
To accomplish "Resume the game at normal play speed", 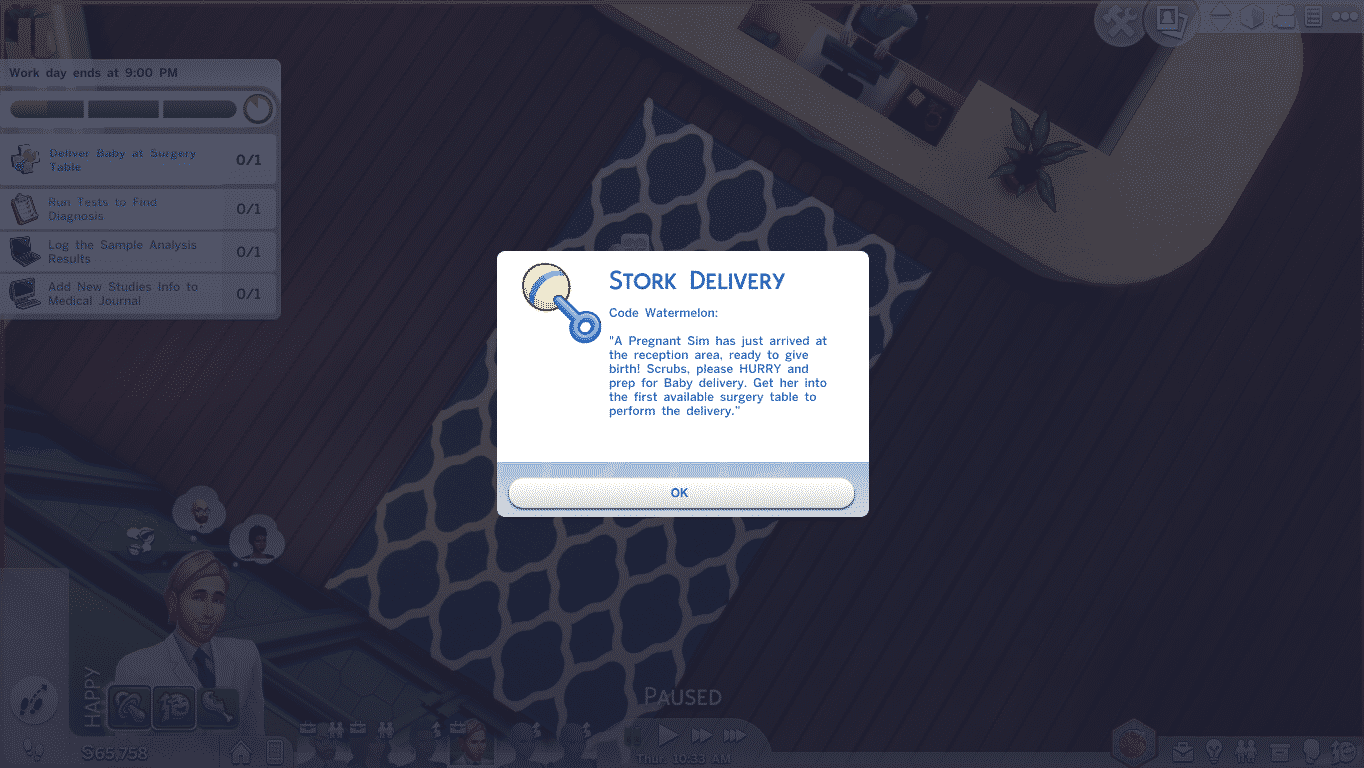I will point(668,736).
